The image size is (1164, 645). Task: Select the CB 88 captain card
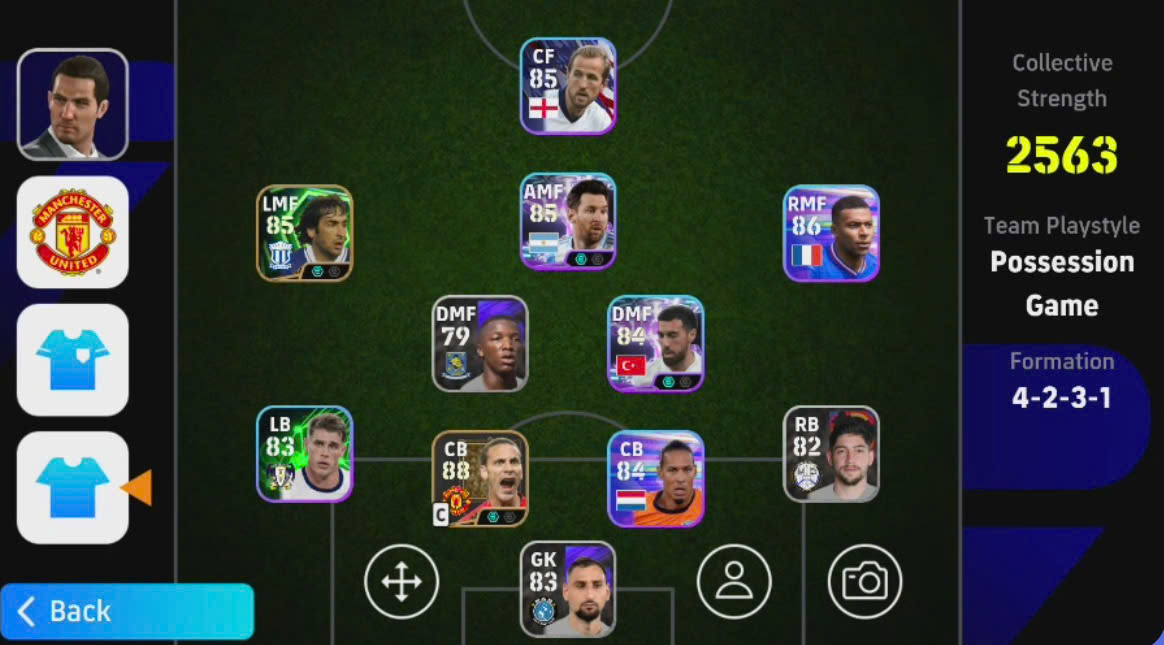(480, 479)
